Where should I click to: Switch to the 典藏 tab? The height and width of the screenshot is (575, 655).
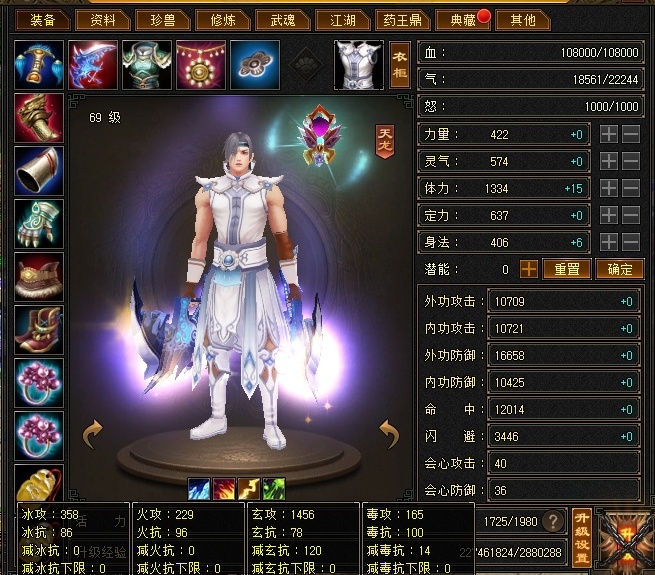(460, 19)
